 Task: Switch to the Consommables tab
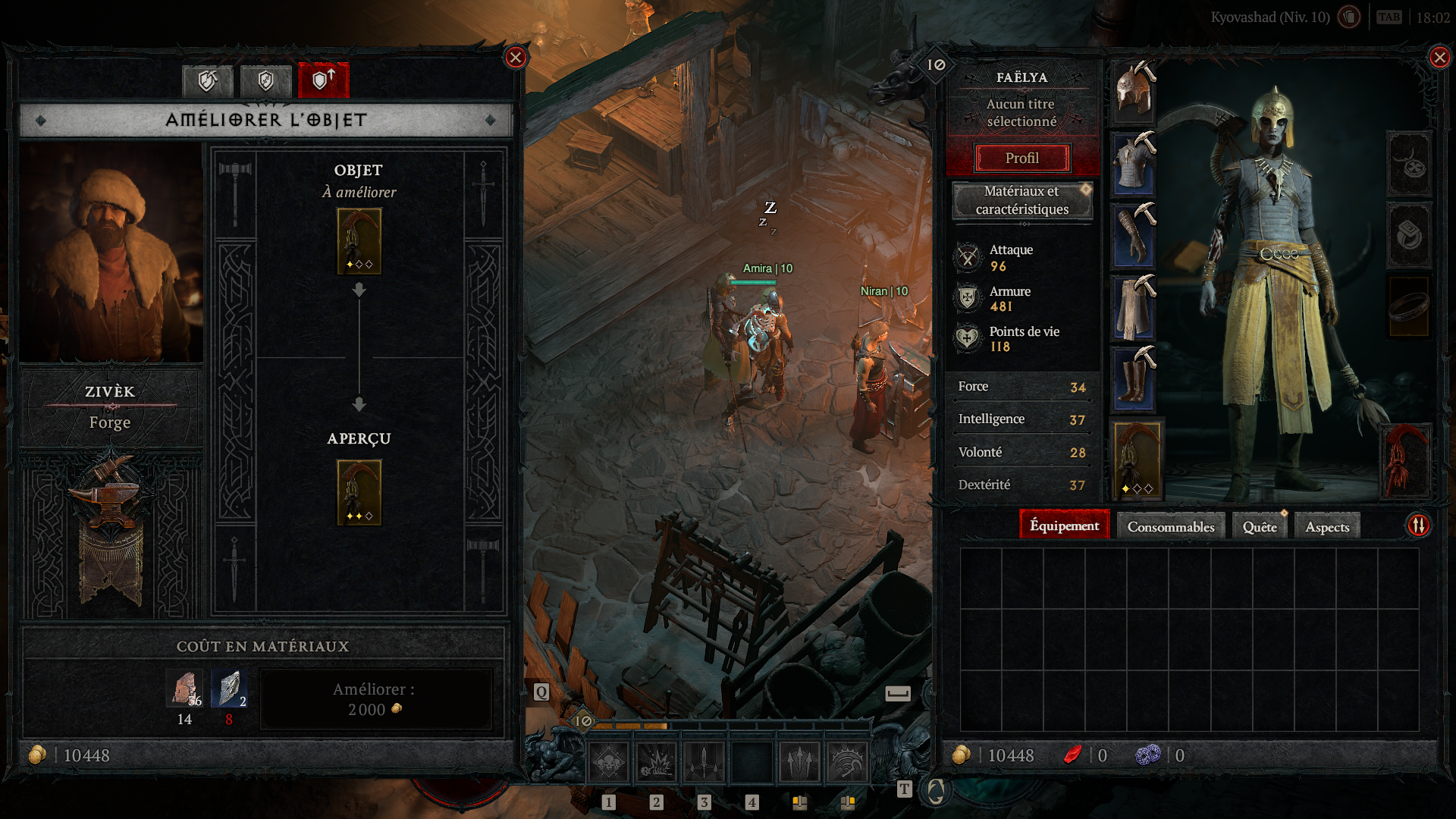[x=1170, y=526]
